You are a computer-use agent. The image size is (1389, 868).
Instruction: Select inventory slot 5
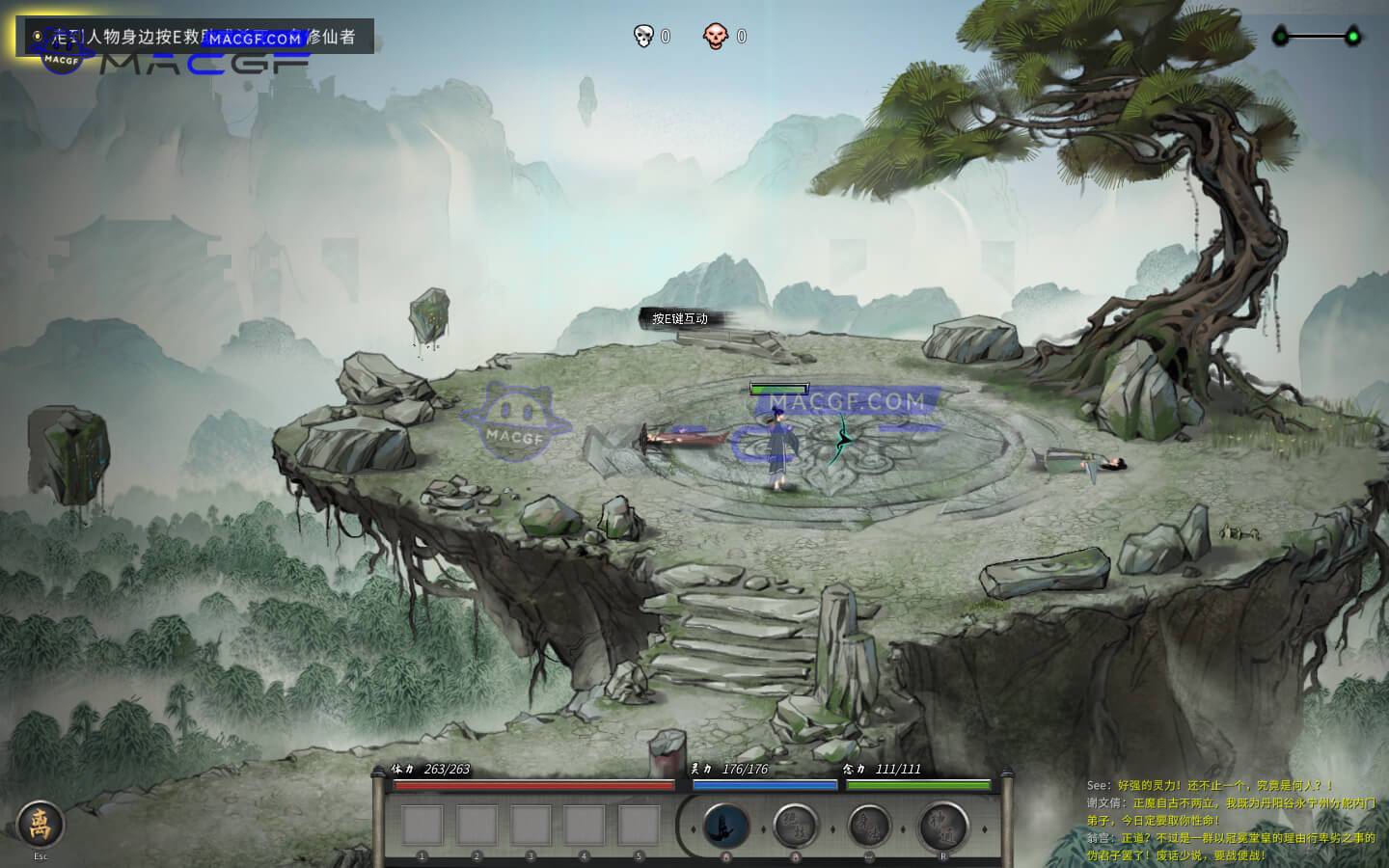(x=638, y=827)
